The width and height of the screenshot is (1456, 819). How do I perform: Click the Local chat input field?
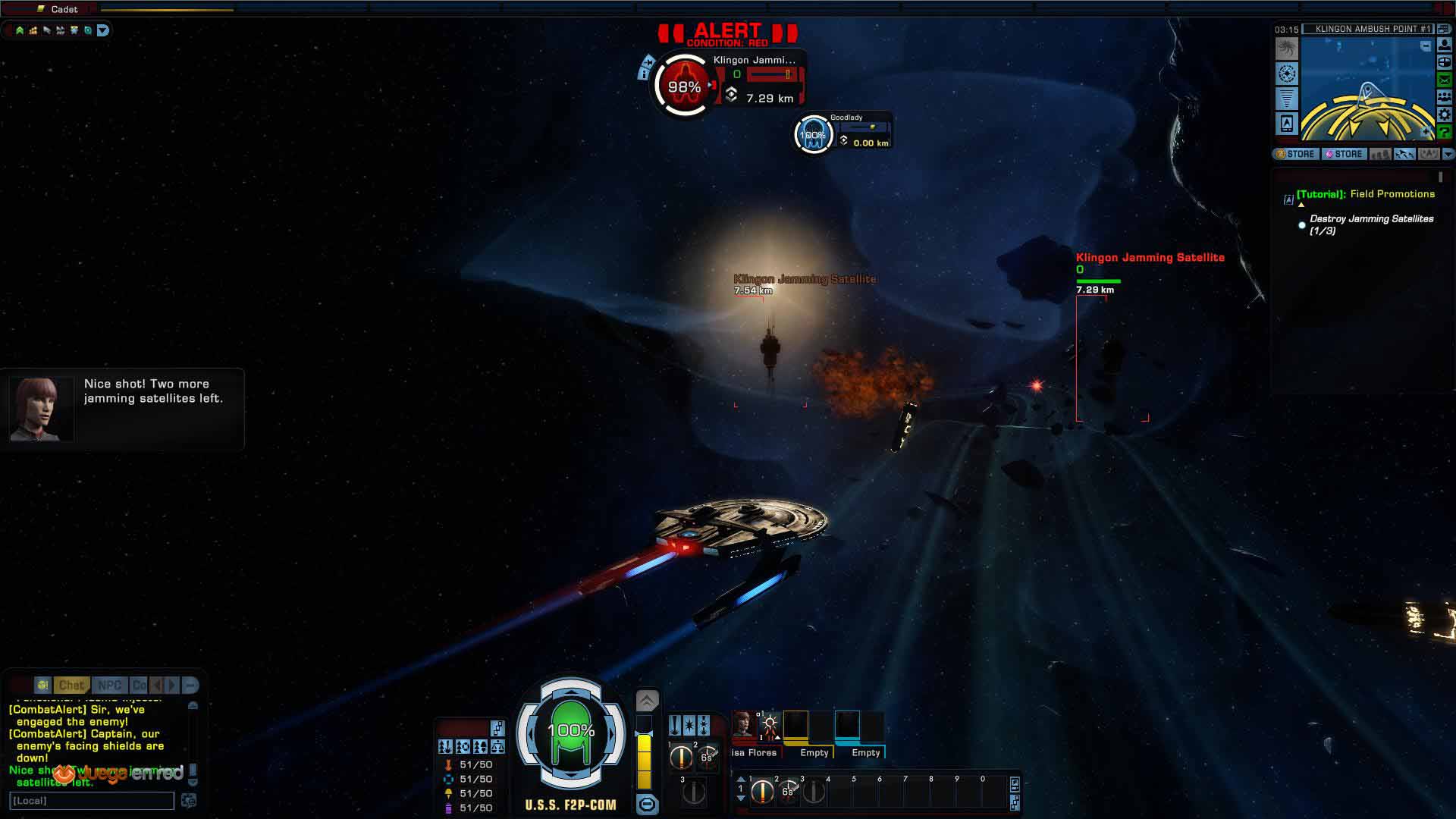pos(91,801)
